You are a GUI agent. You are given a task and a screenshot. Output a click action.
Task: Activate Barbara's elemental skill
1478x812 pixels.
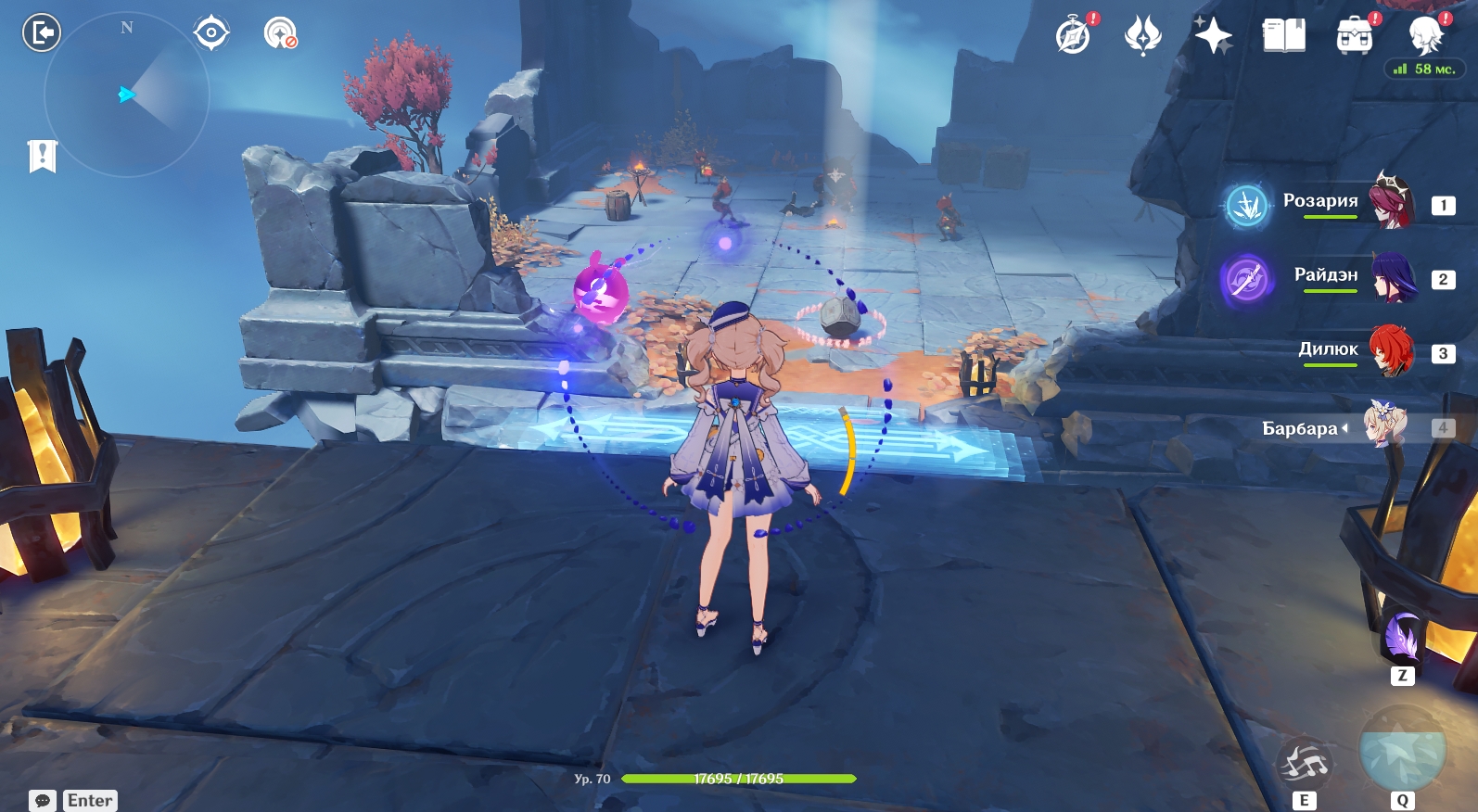click(1304, 764)
